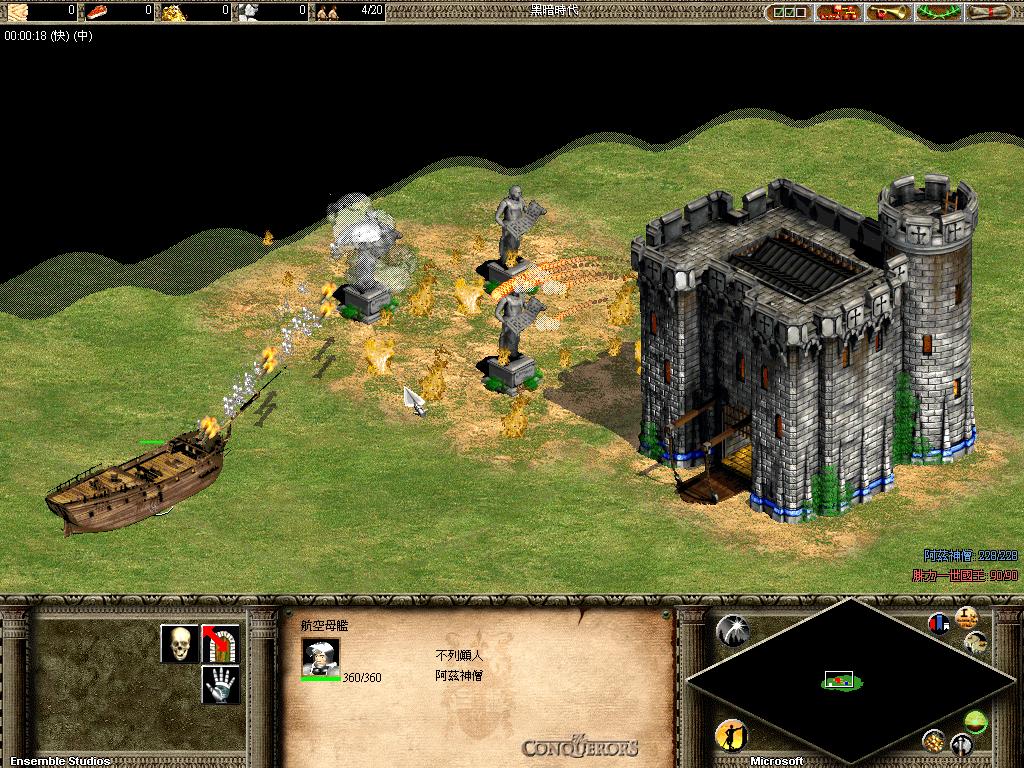Switch minimap to normal green terrain mode
This screenshot has height=768, width=1024.
(975, 719)
